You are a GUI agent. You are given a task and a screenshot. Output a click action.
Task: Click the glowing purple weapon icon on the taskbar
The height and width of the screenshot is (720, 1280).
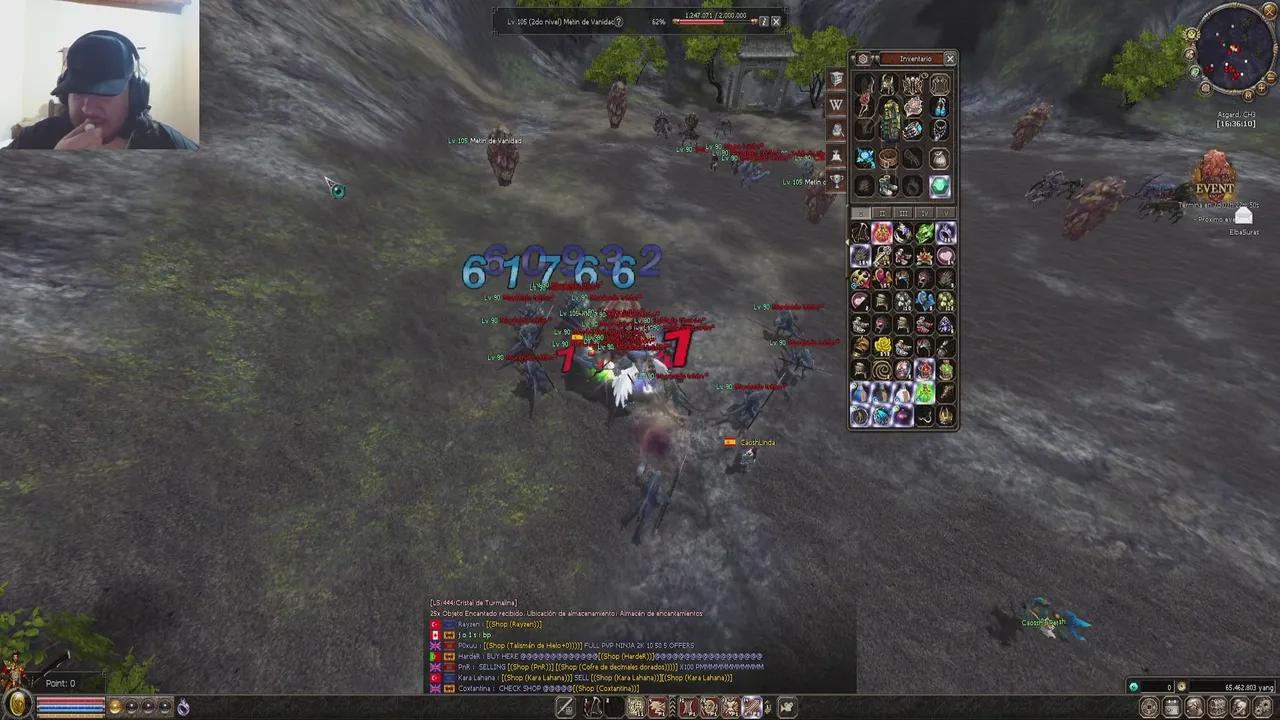753,707
